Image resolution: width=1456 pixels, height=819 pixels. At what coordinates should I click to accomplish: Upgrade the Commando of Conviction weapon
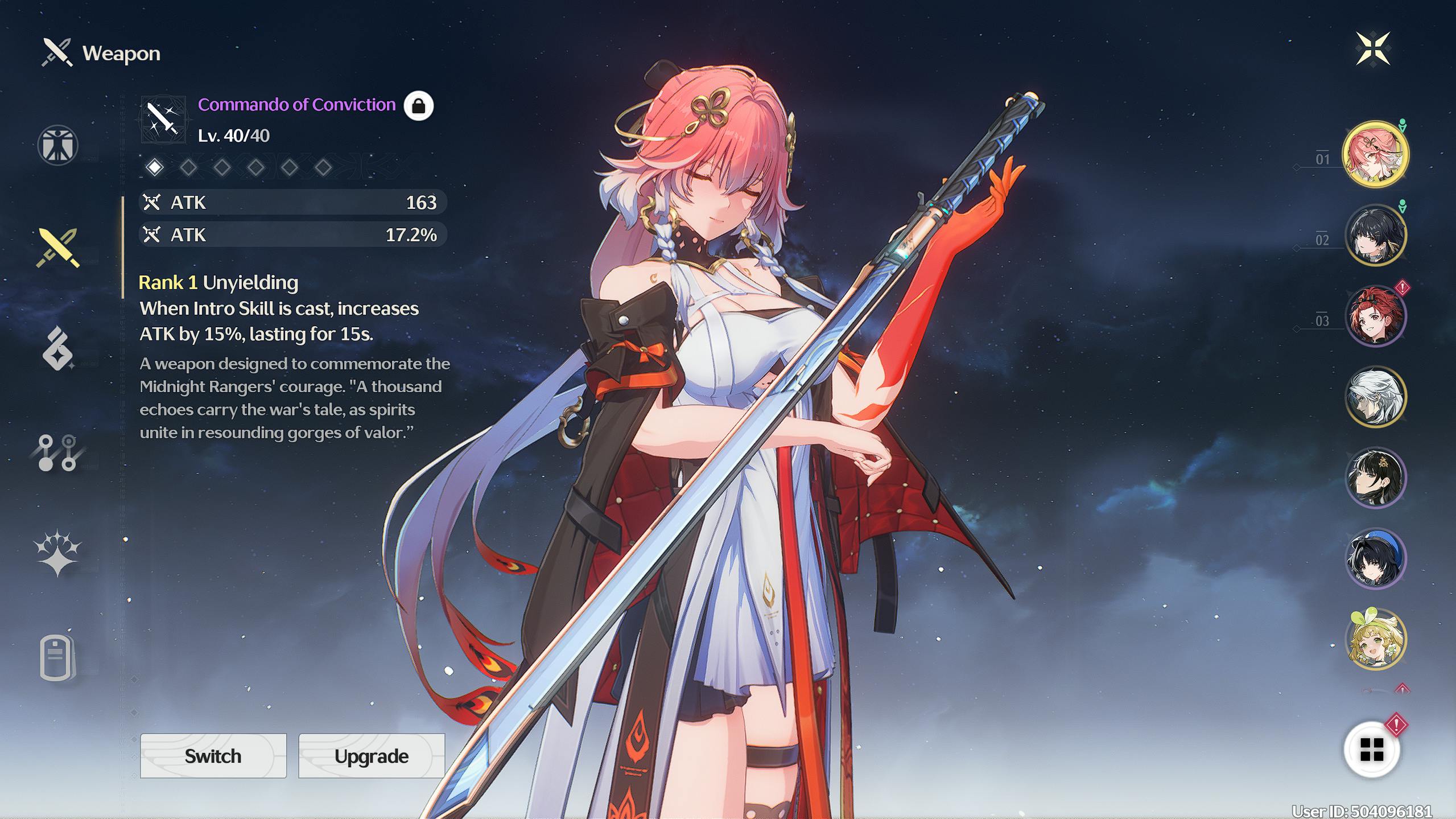click(371, 756)
